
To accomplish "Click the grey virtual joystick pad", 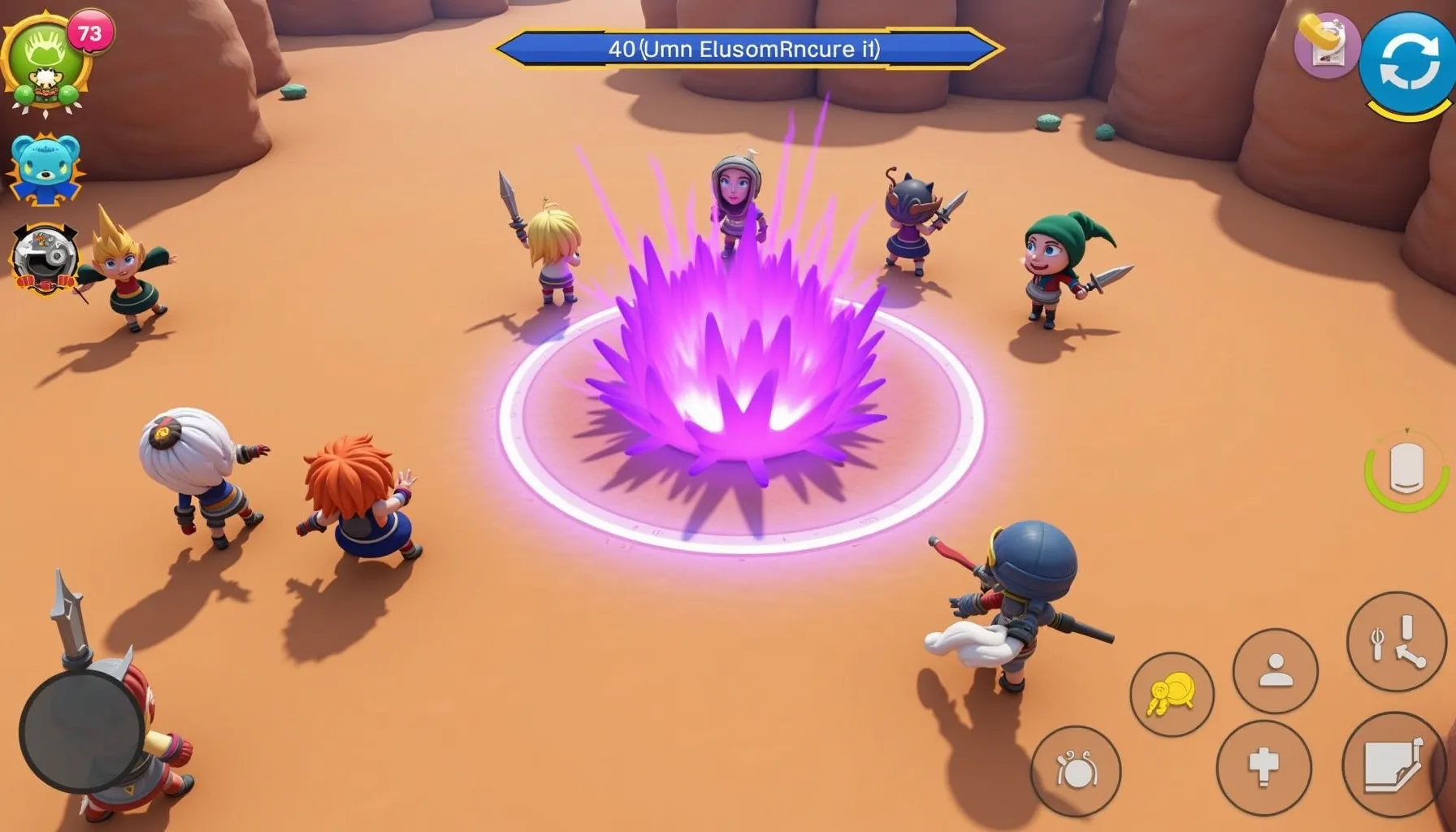I will (81, 731).
